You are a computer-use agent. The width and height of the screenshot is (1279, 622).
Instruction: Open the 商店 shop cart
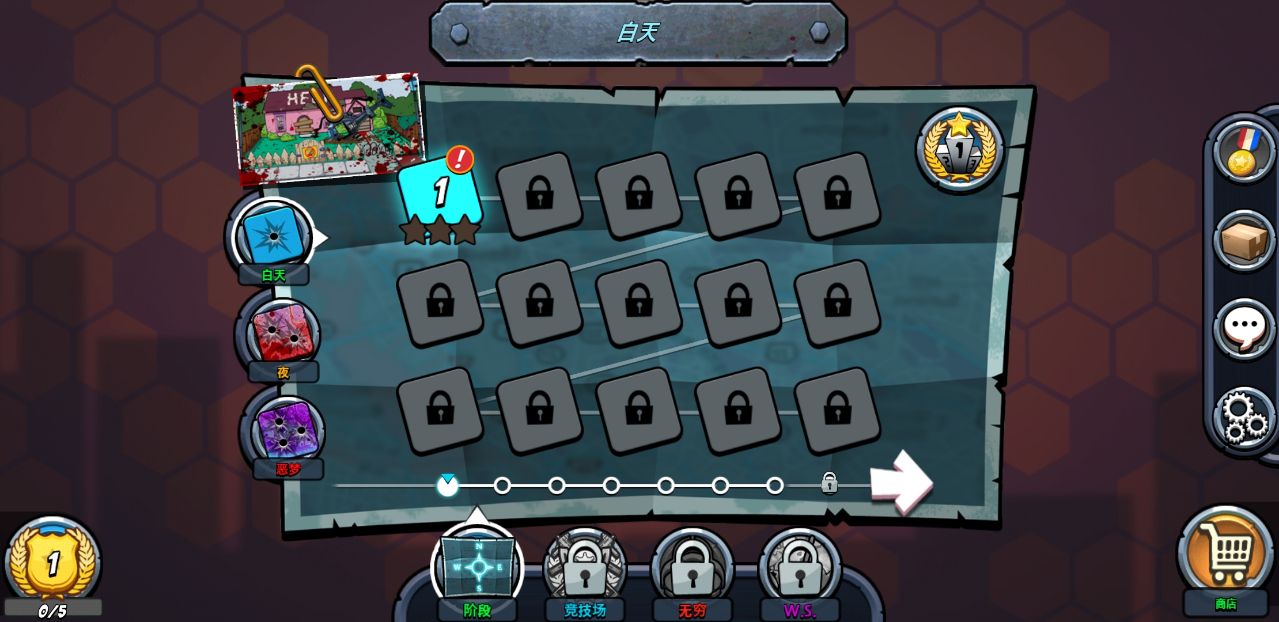click(x=1225, y=550)
